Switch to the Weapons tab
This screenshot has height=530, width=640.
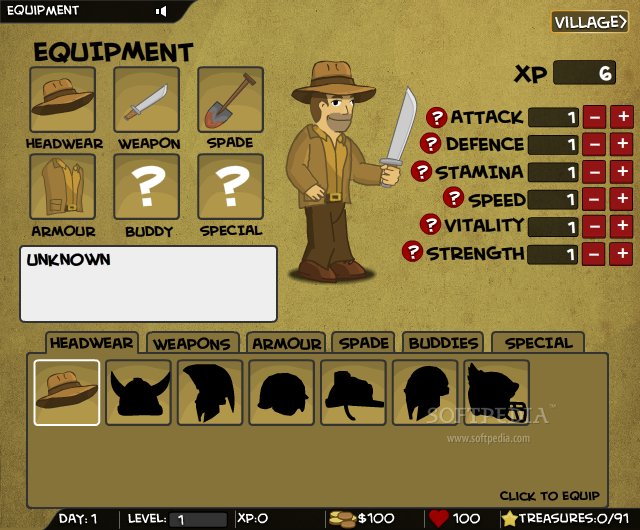192,343
